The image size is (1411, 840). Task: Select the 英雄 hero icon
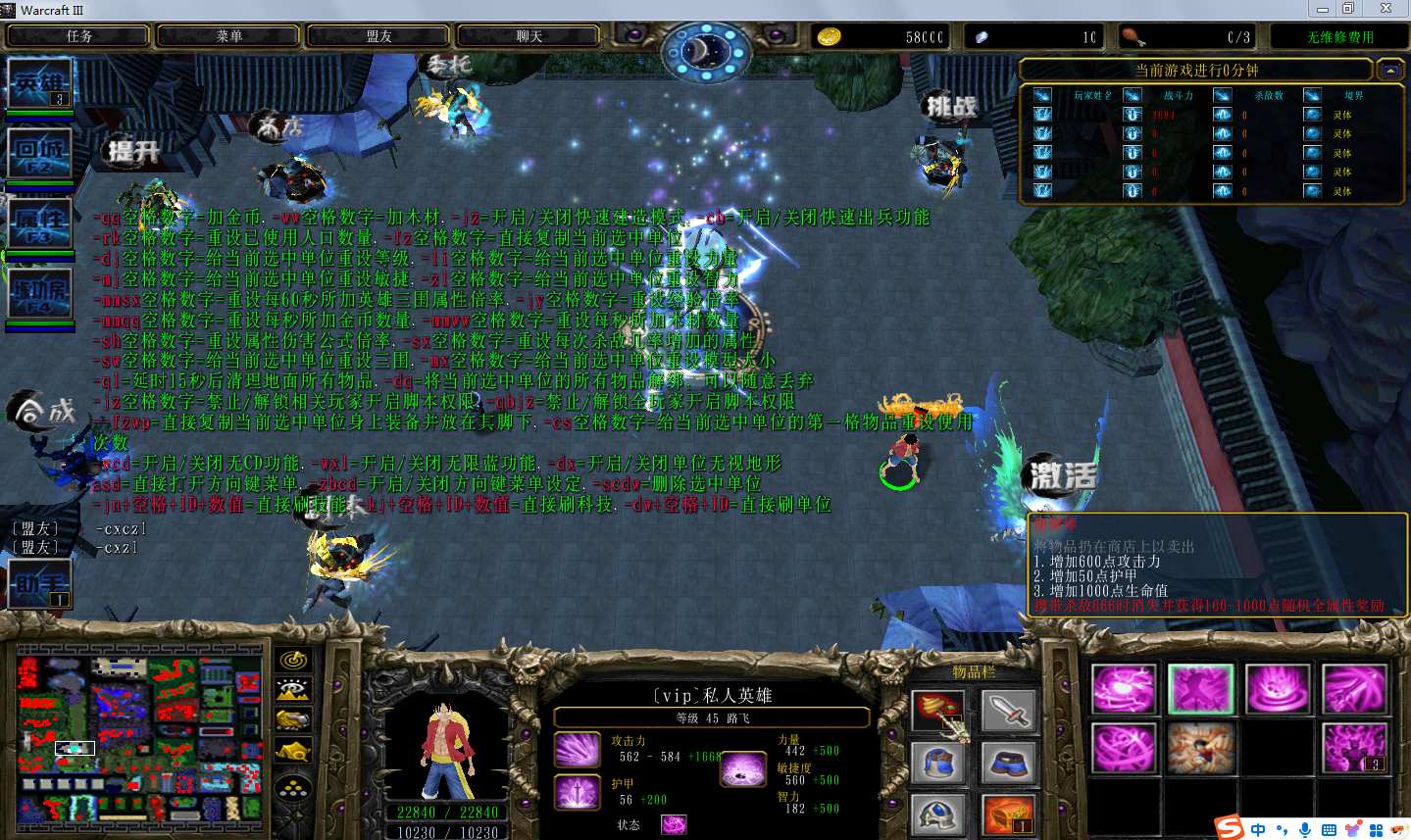click(x=39, y=84)
